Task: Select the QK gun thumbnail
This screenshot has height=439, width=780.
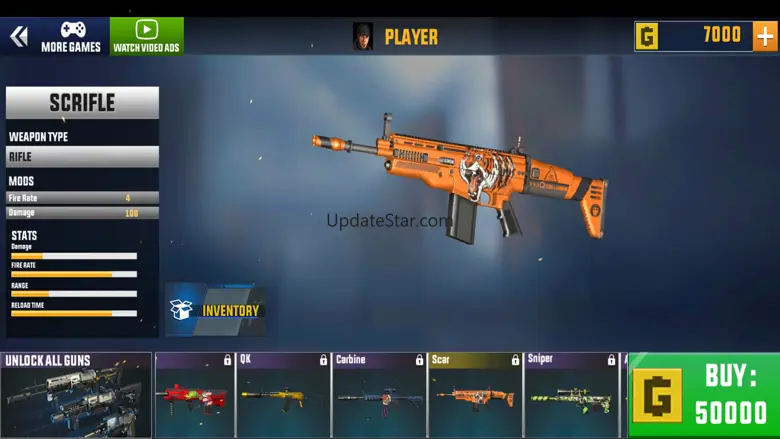Action: coord(283,396)
